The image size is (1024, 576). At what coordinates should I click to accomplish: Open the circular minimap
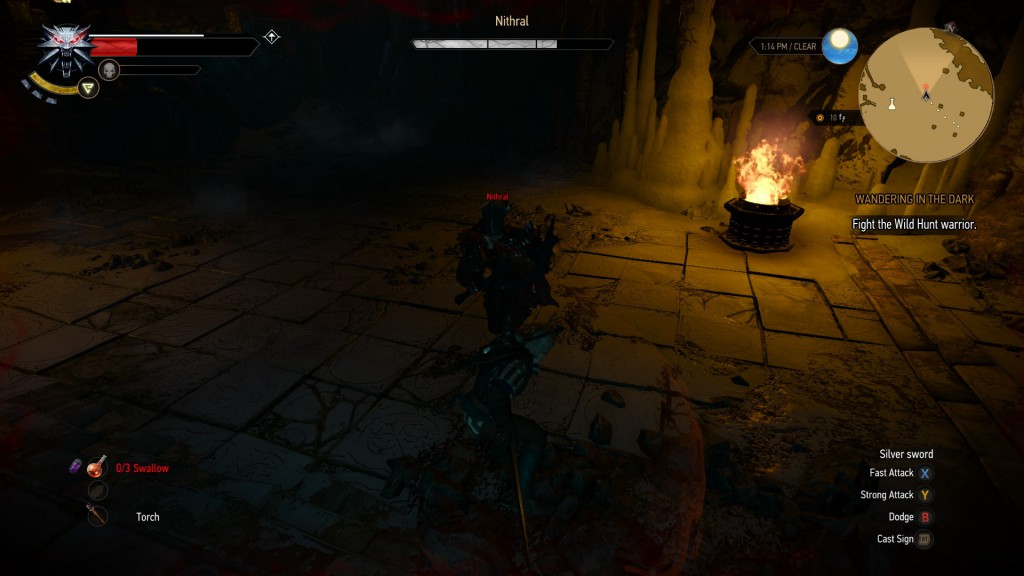pyautogui.click(x=925, y=95)
